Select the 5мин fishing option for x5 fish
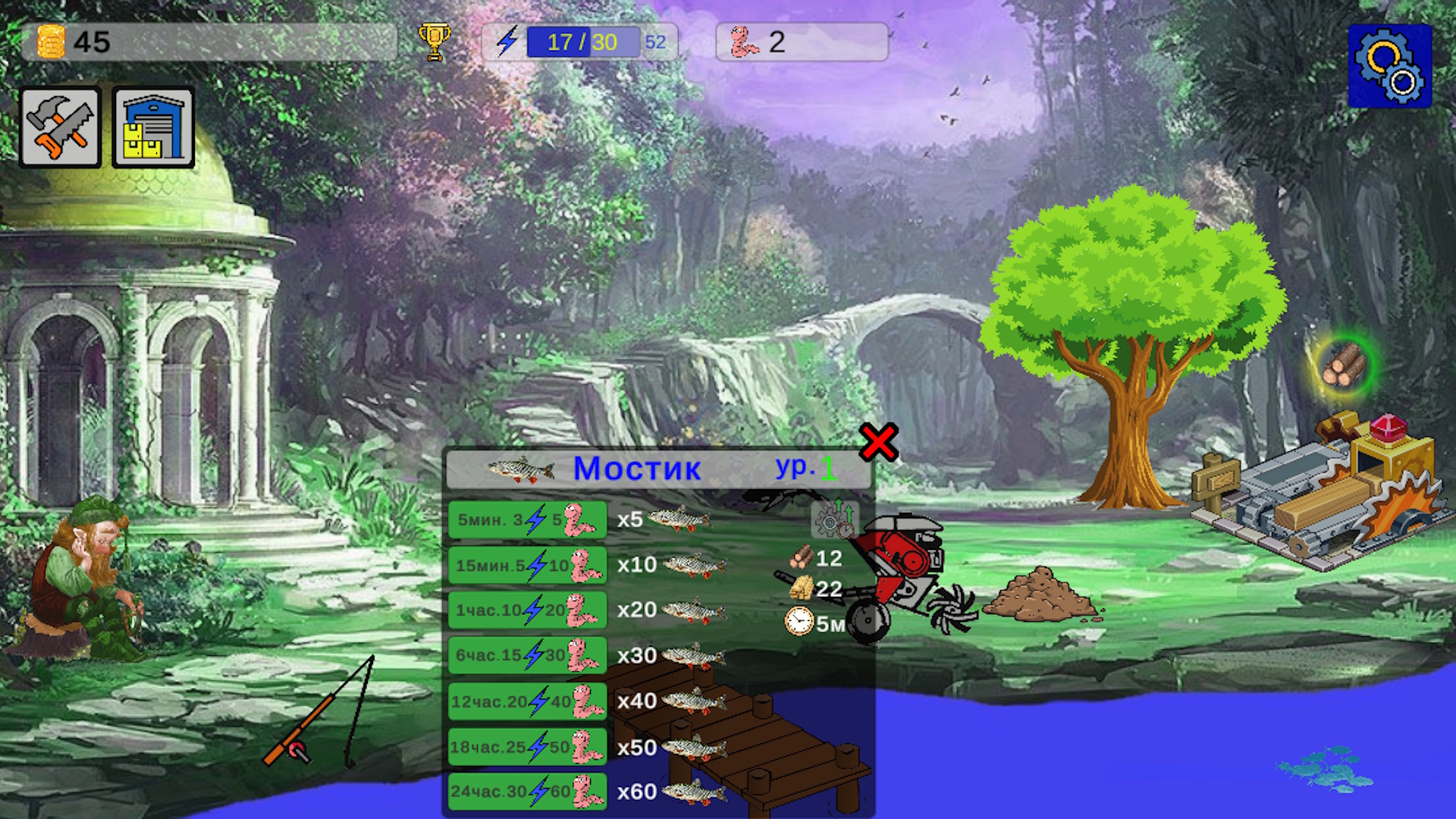 click(x=526, y=519)
